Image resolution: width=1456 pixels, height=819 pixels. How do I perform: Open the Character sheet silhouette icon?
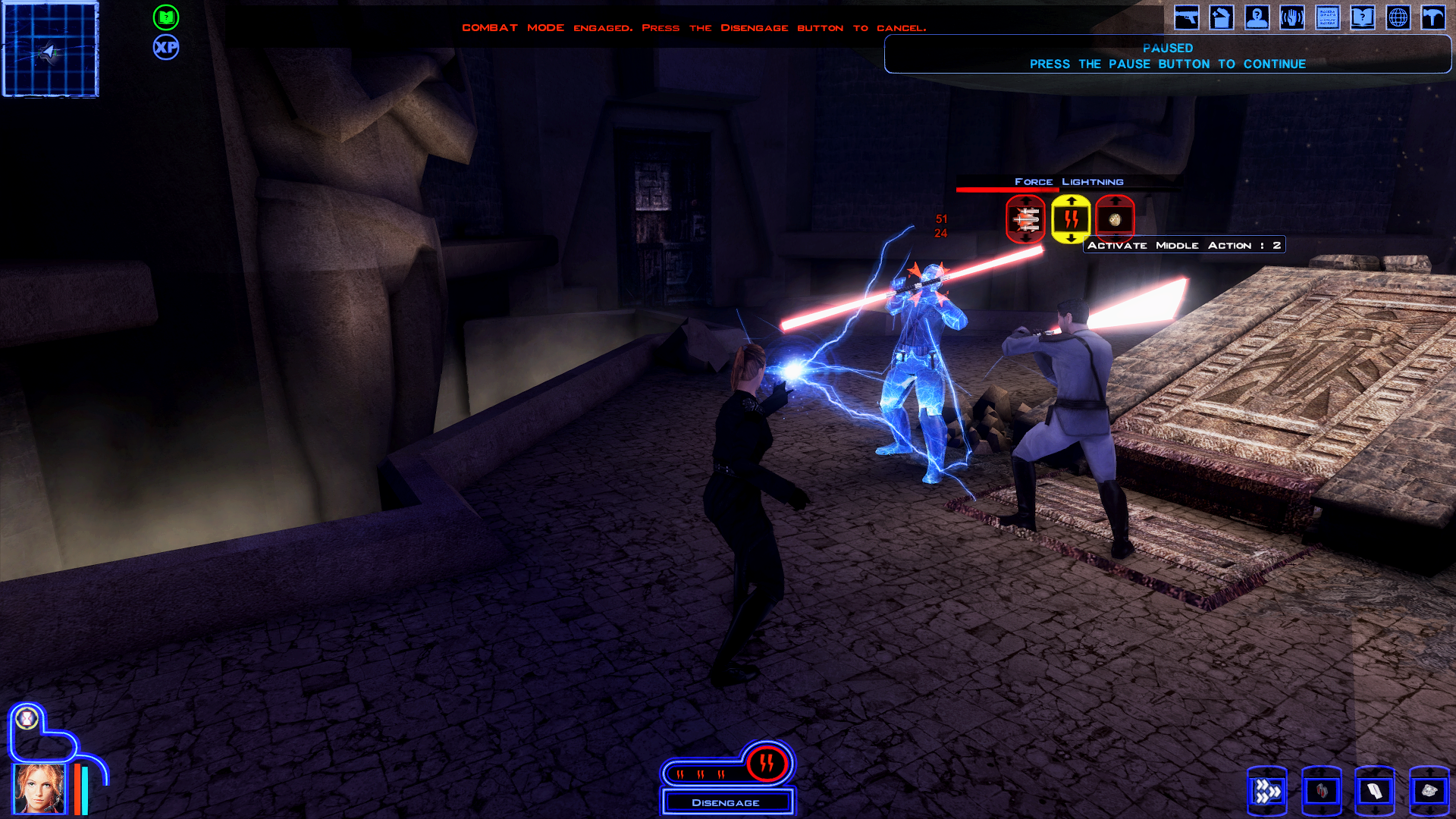(1257, 17)
